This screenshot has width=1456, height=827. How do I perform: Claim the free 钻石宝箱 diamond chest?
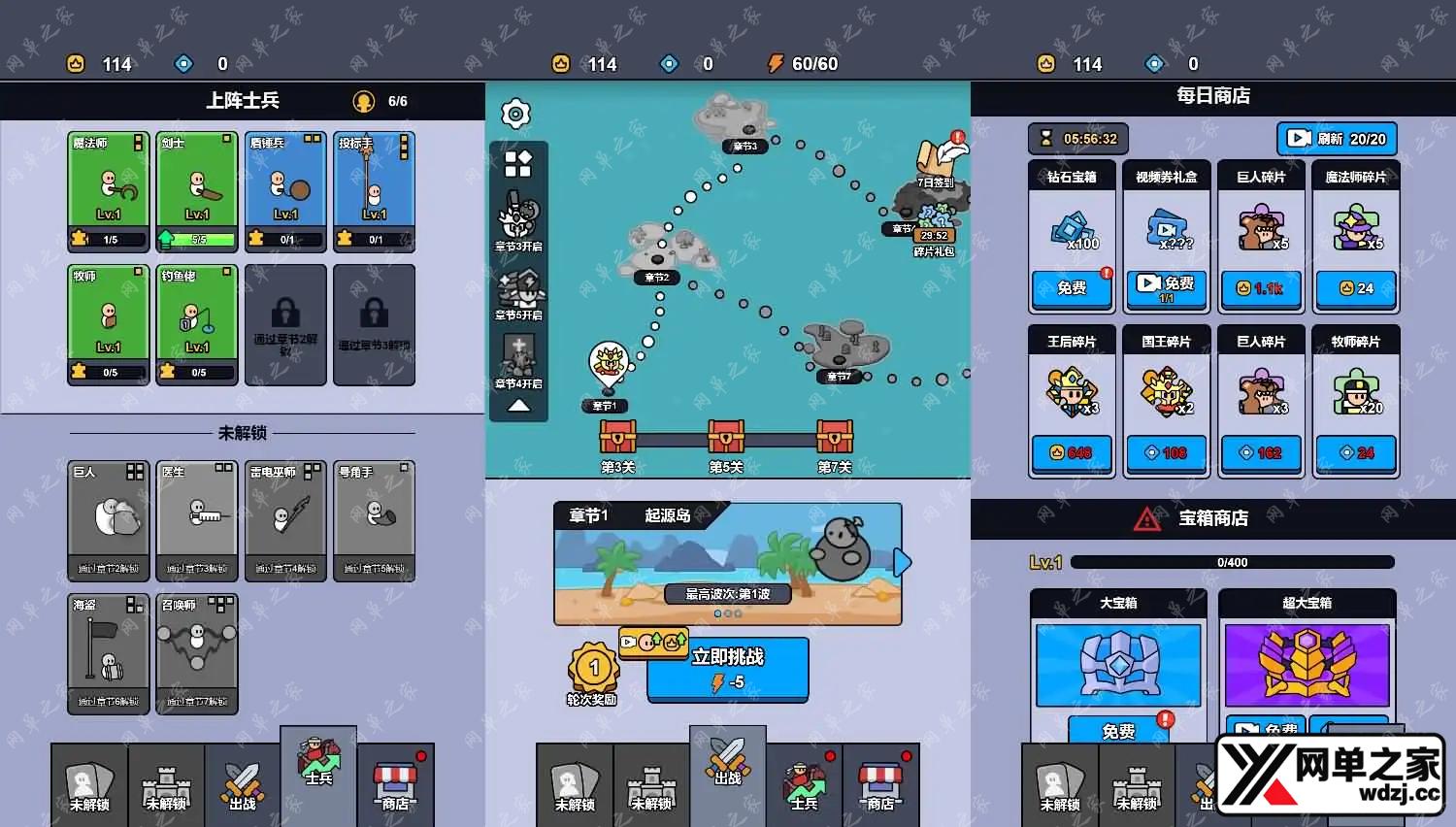point(1072,287)
